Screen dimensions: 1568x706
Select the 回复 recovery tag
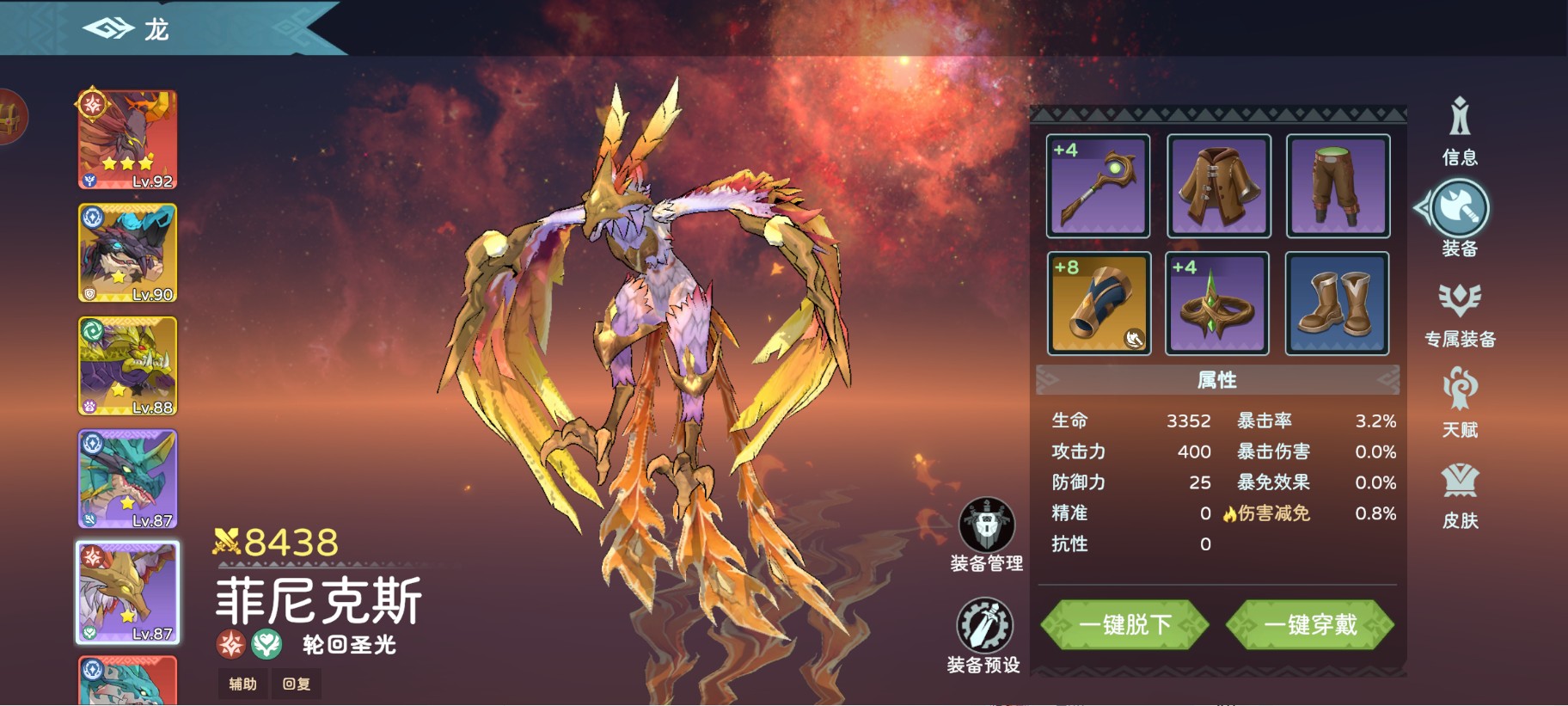coord(296,684)
